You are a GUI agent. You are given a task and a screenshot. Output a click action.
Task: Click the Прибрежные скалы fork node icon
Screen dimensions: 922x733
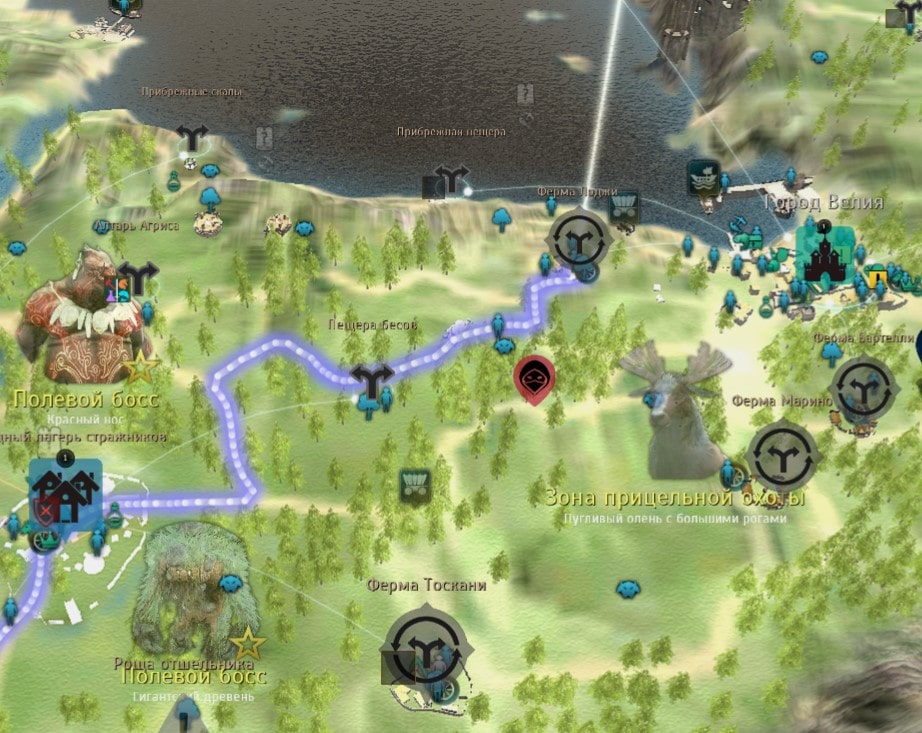[x=190, y=137]
